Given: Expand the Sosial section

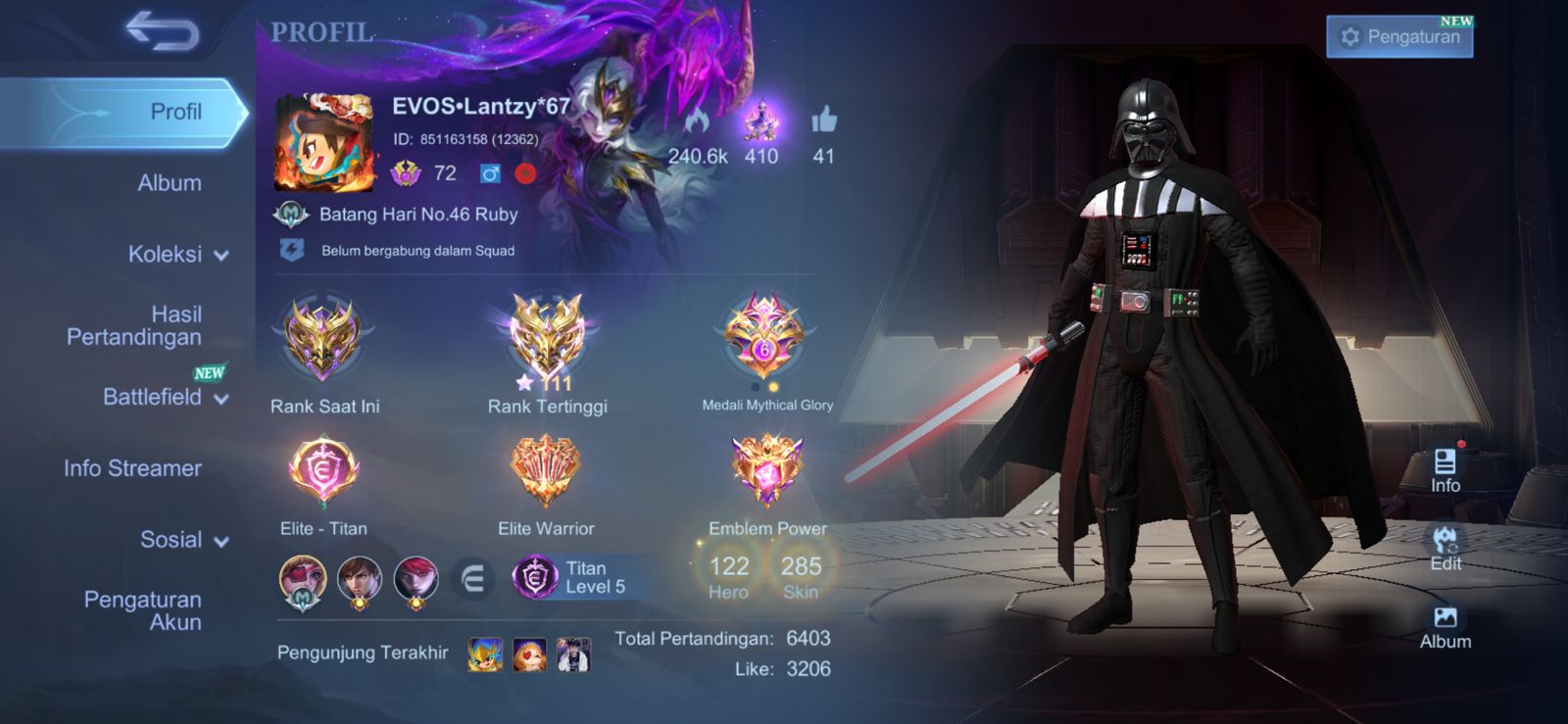Looking at the screenshot, I should [x=183, y=540].
